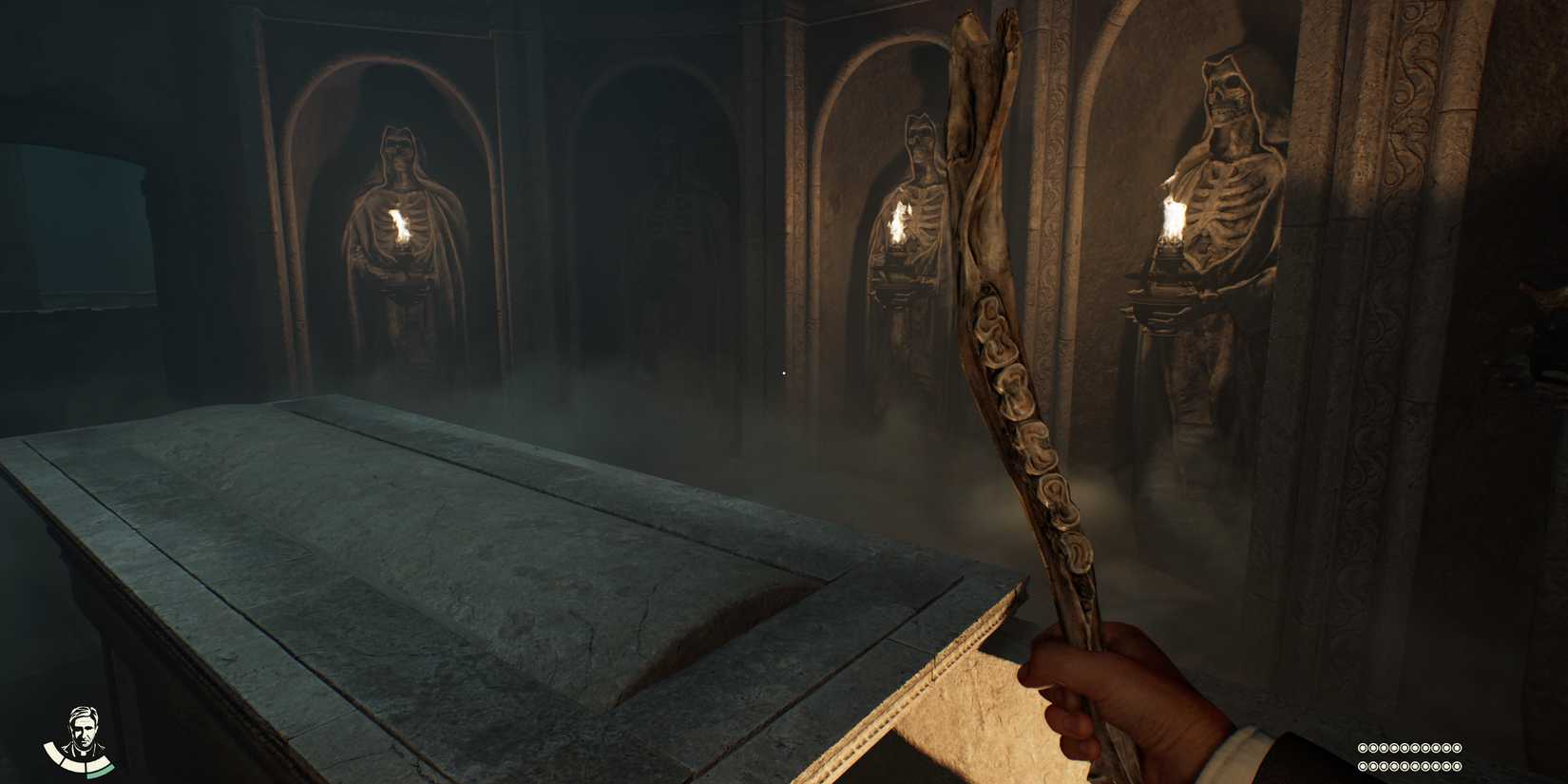Click the left hooded skeleton statue
Screen dimensions: 1568x784
pyautogui.click(x=399, y=238)
